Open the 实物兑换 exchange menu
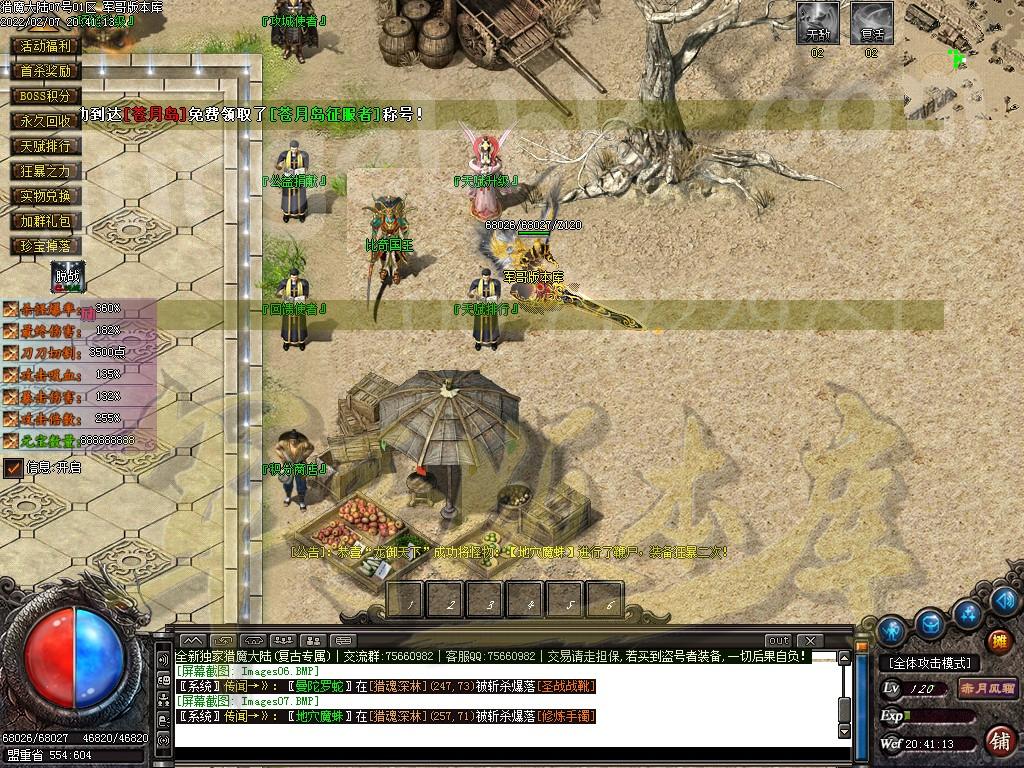 [45, 196]
